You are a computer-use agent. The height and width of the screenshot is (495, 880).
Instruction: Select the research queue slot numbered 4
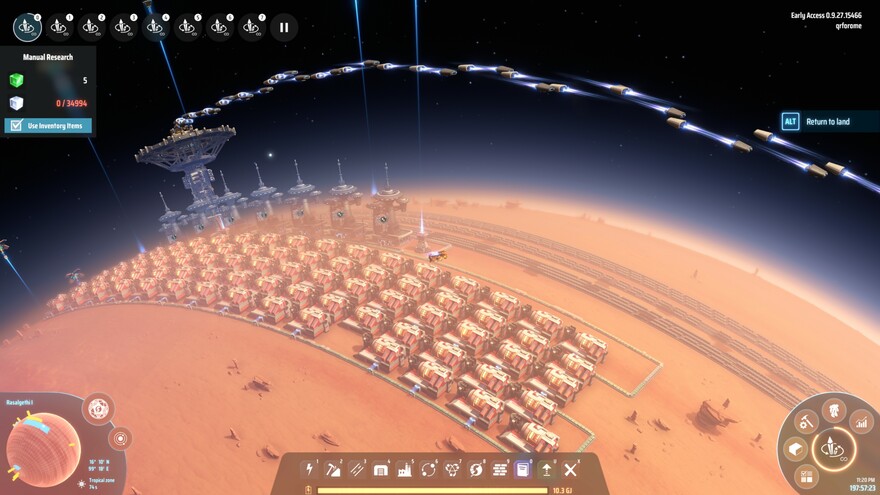(x=155, y=27)
